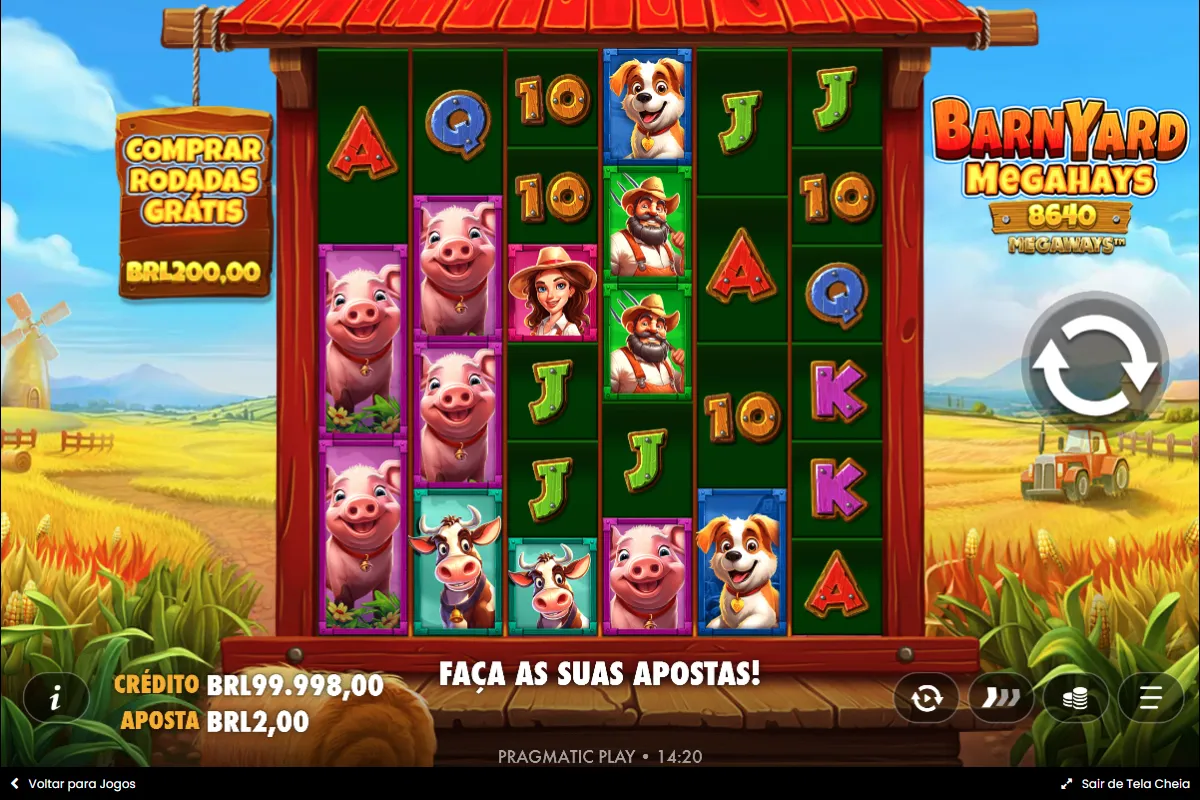This screenshot has width=1200, height=800.
Task: Open the game info panel
Action: (55, 698)
